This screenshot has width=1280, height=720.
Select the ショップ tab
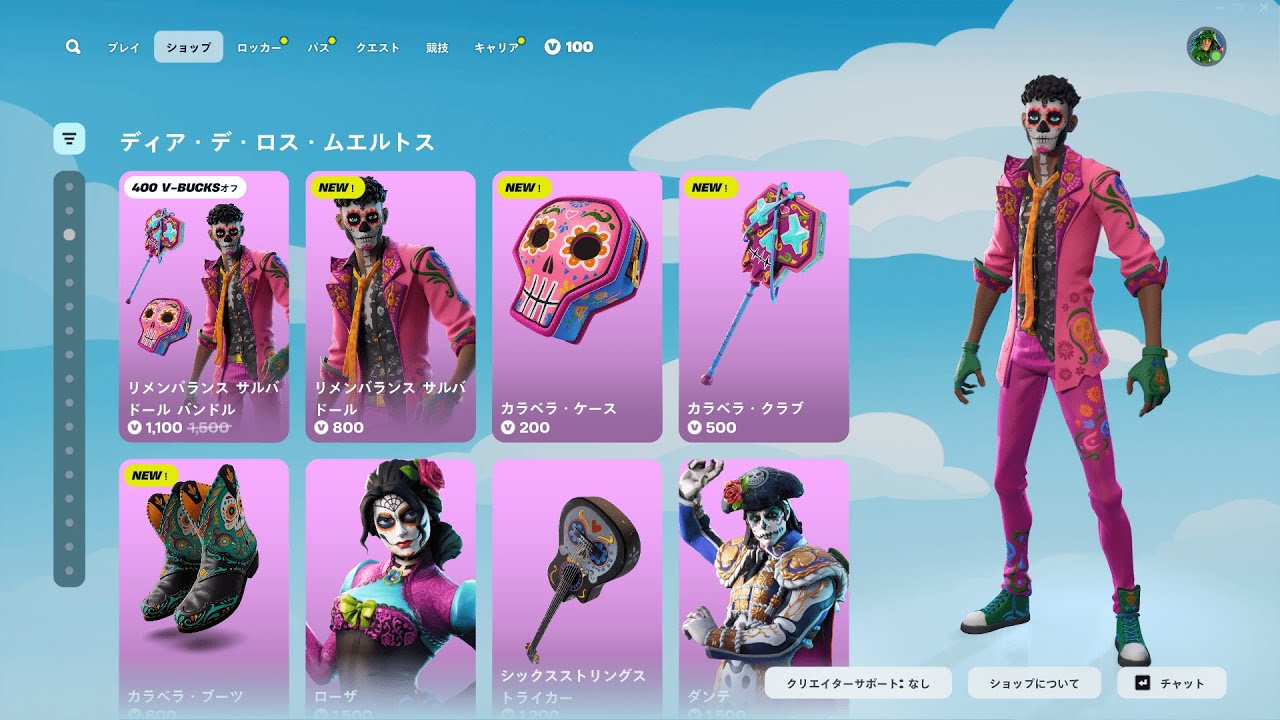188,47
